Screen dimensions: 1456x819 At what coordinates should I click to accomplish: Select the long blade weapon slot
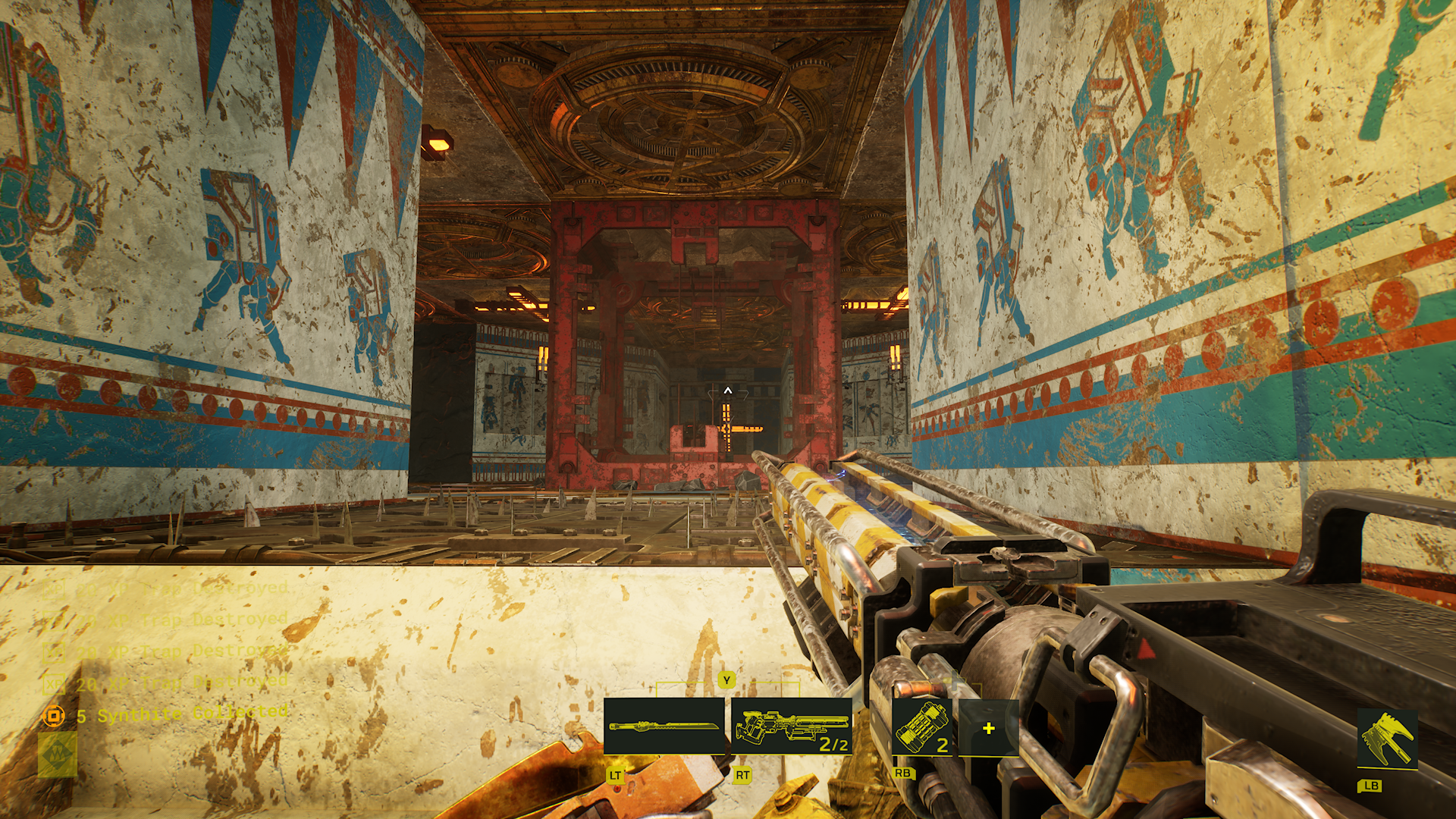(664, 726)
